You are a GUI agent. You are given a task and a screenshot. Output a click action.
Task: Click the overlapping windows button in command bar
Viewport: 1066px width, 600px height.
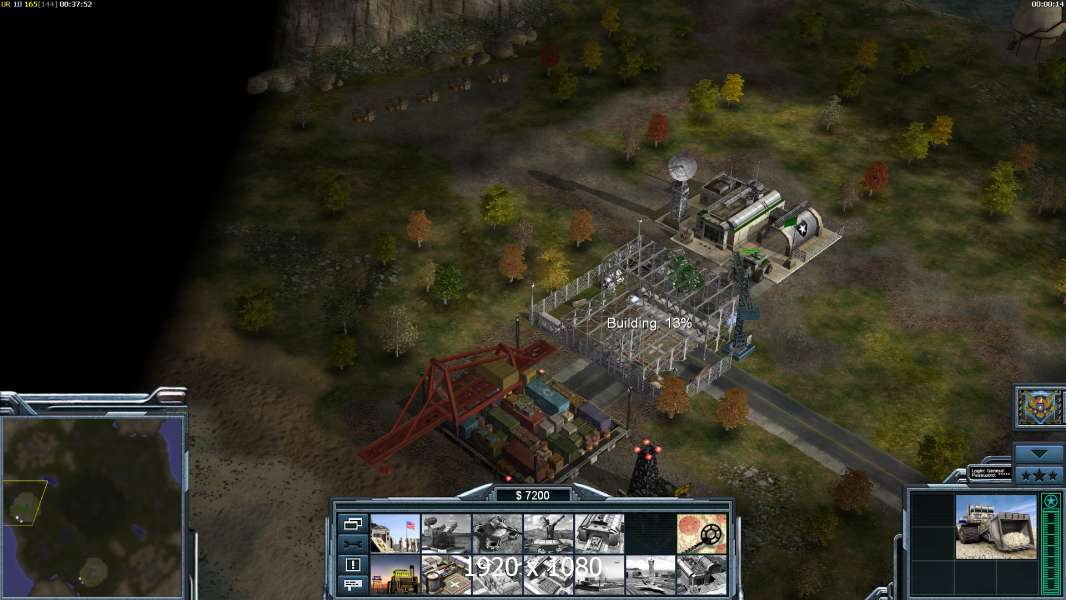click(x=352, y=523)
